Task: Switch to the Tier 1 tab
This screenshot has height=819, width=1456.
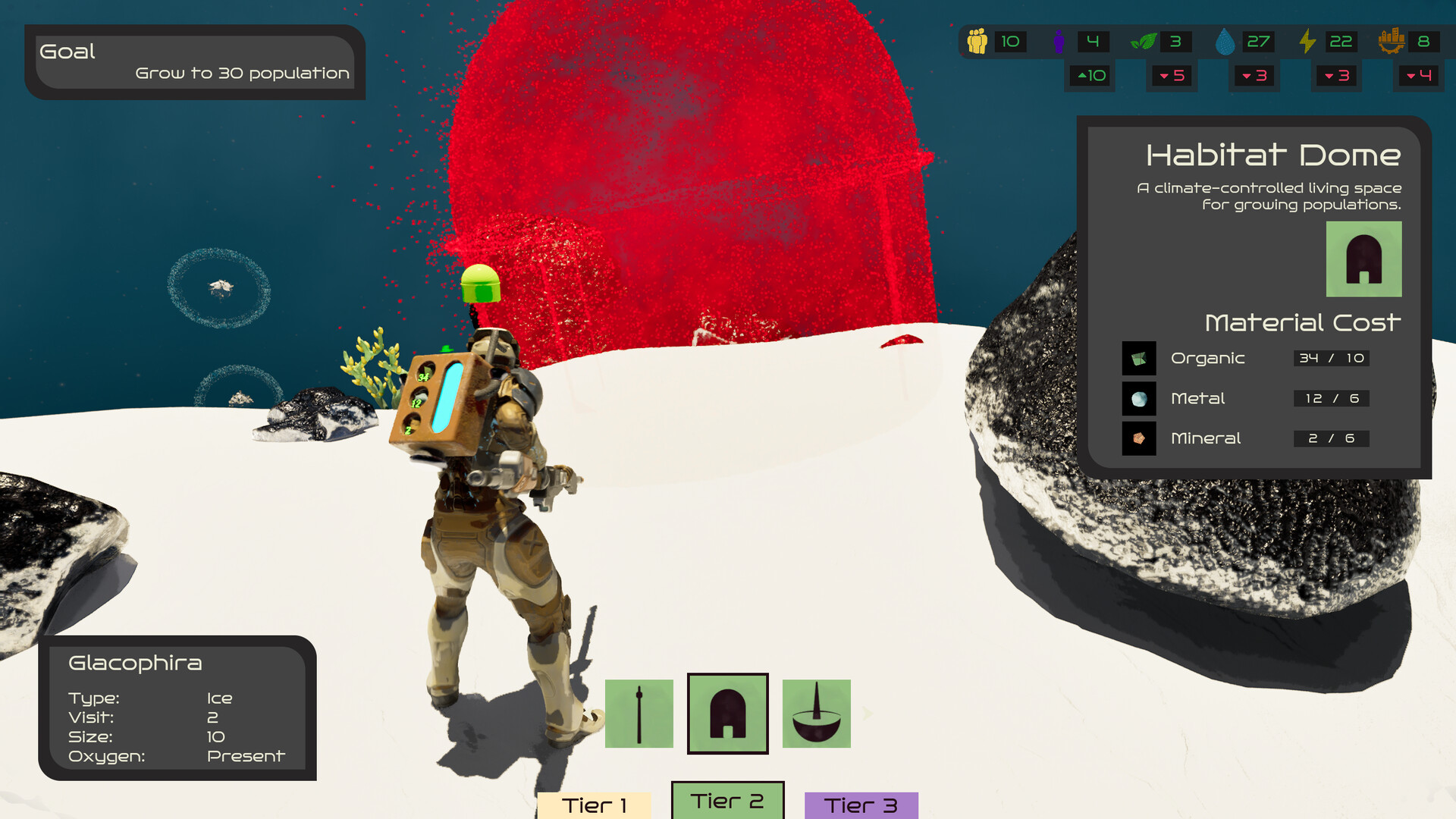Action: pyautogui.click(x=595, y=805)
